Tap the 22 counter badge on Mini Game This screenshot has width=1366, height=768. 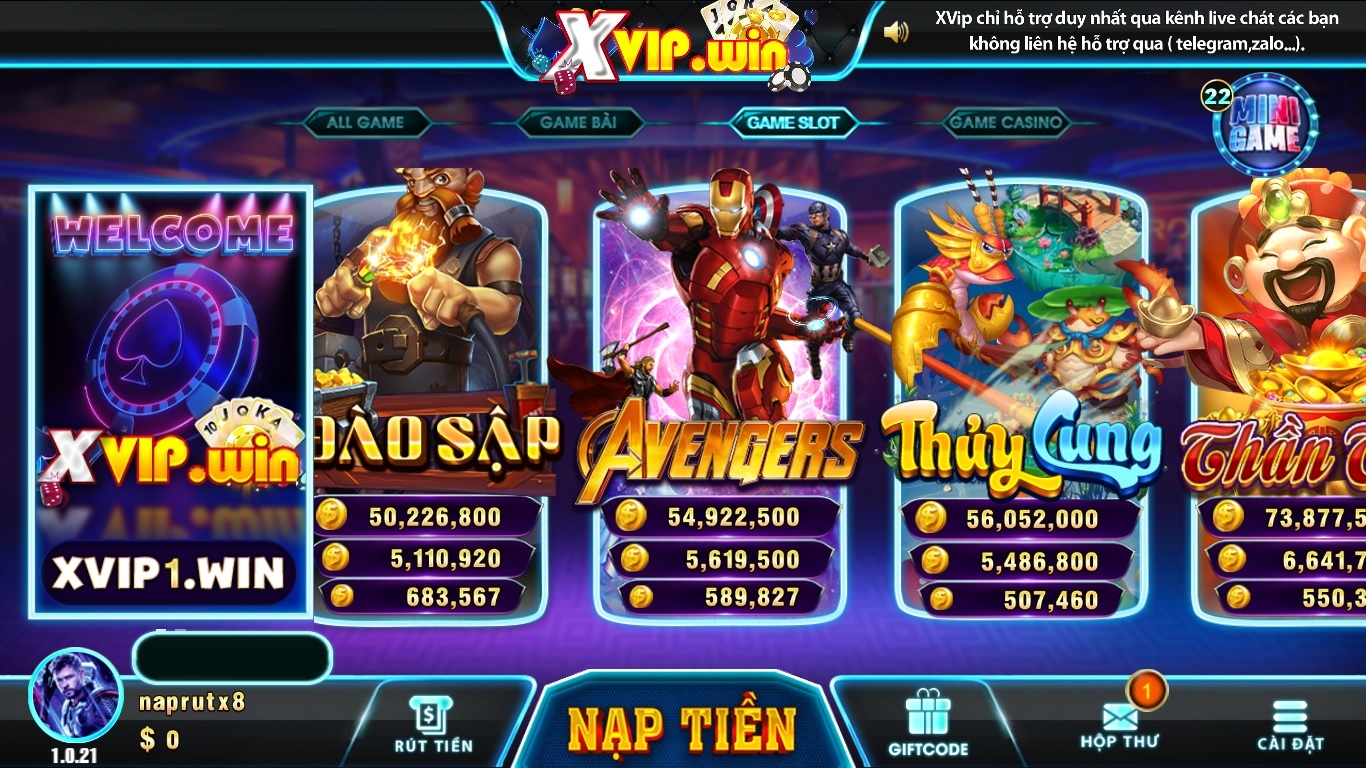[1213, 97]
